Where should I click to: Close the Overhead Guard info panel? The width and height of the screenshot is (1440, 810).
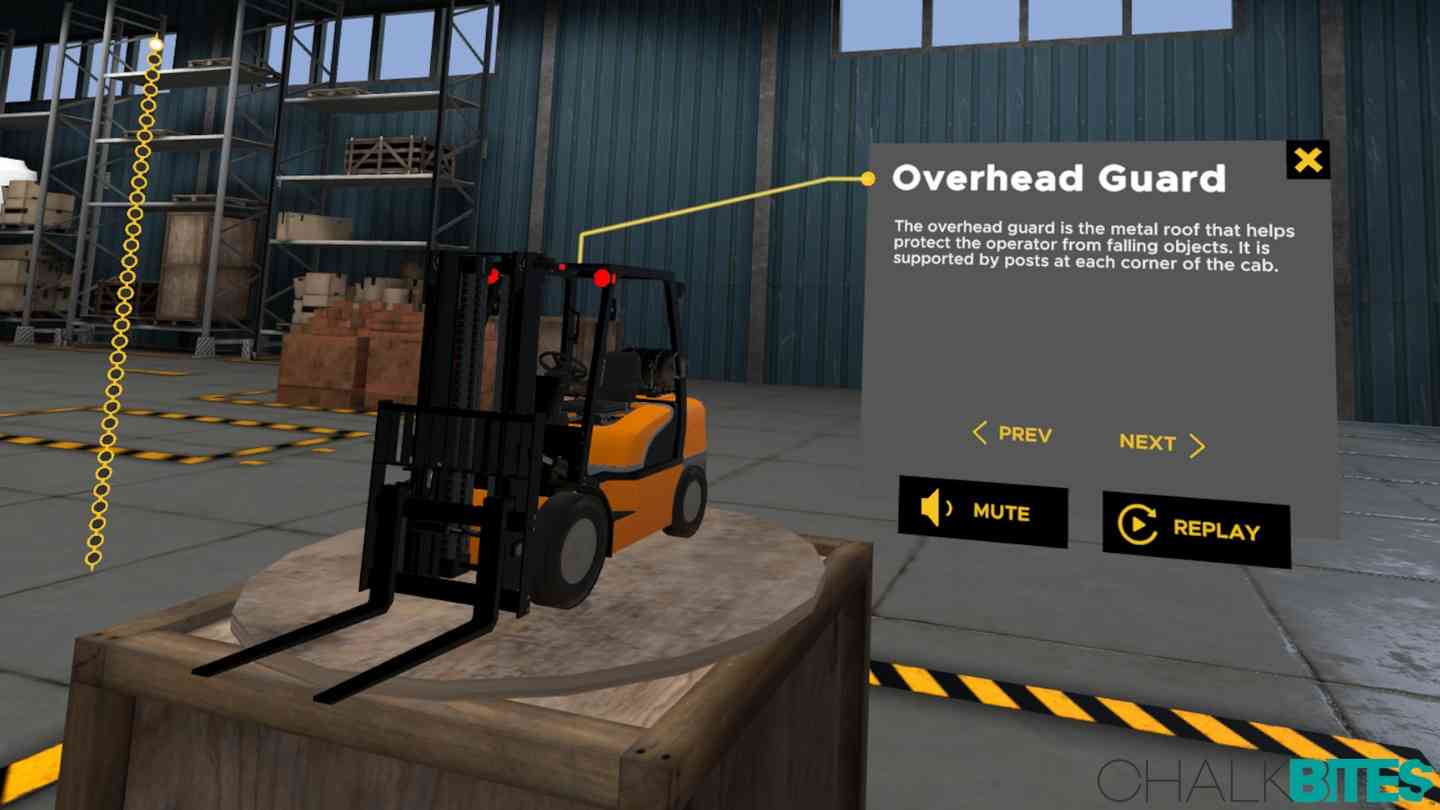coord(1308,160)
